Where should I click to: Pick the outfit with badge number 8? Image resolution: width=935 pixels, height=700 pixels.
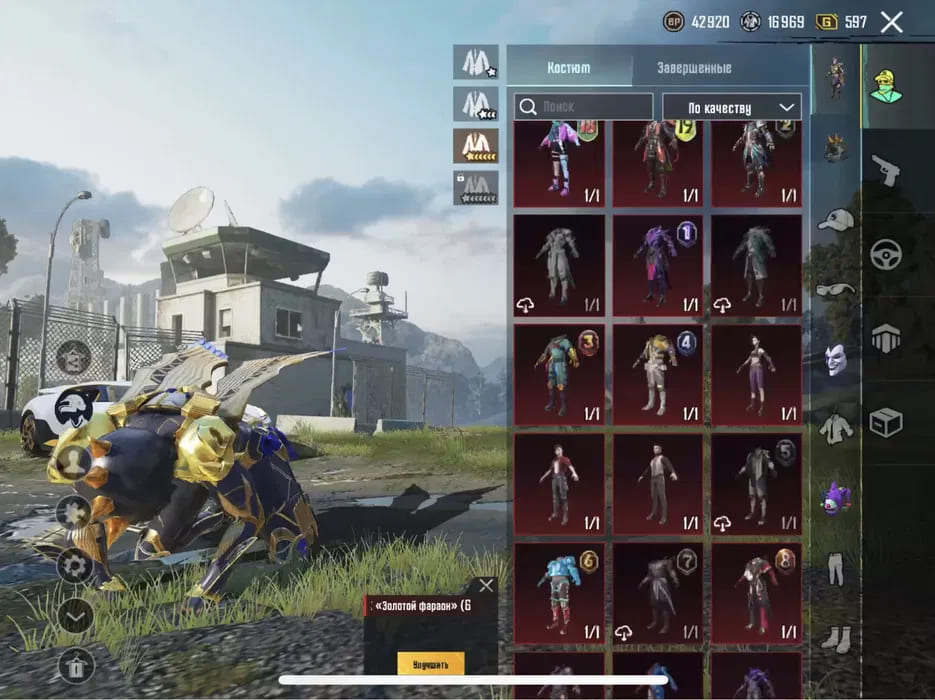coord(756,592)
